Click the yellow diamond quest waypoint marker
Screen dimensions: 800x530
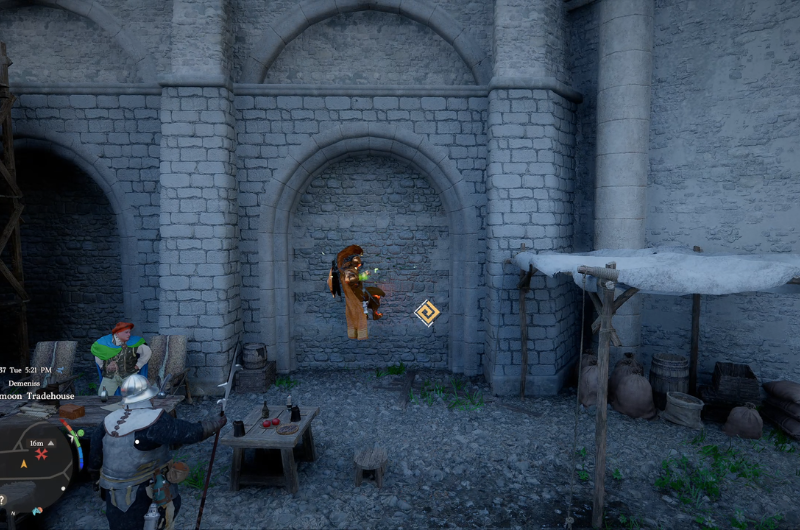pos(427,313)
